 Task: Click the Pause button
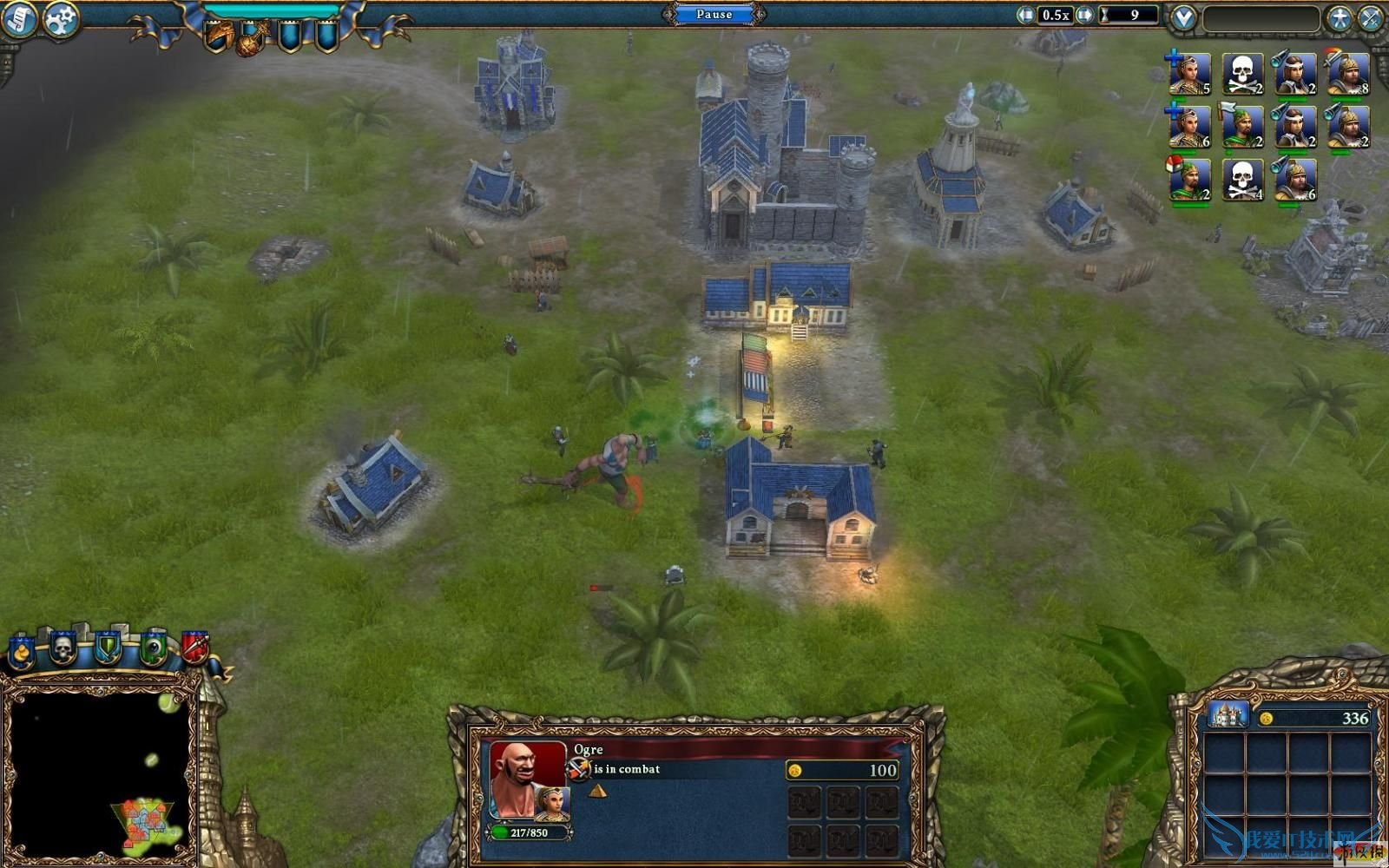pyautogui.click(x=714, y=14)
